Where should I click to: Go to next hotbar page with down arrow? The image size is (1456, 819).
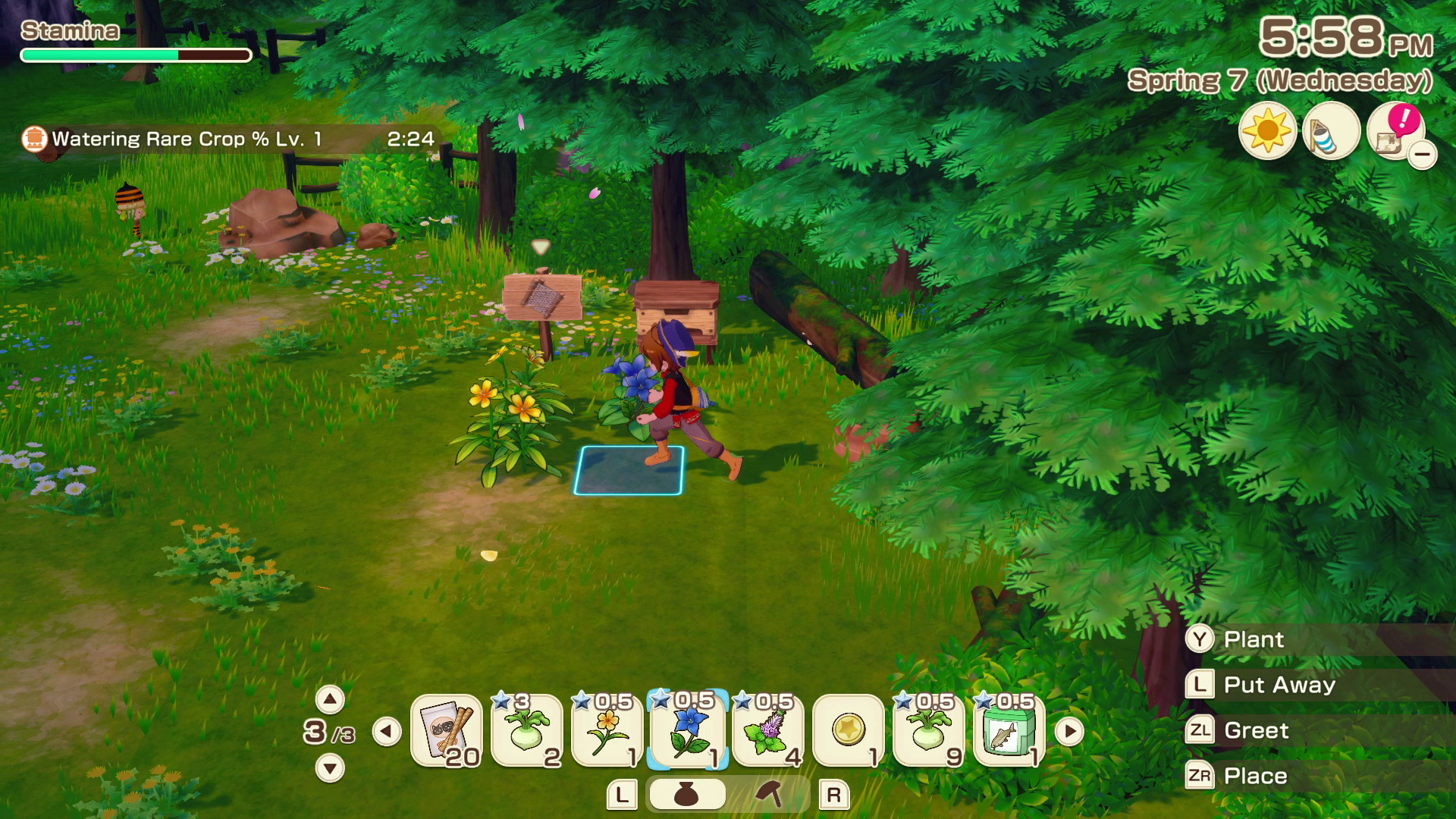tap(330, 768)
